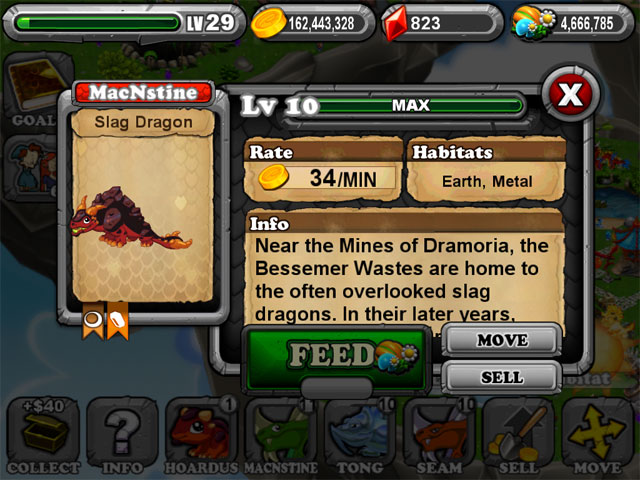Activate the shovel Sell tool

pos(518,435)
